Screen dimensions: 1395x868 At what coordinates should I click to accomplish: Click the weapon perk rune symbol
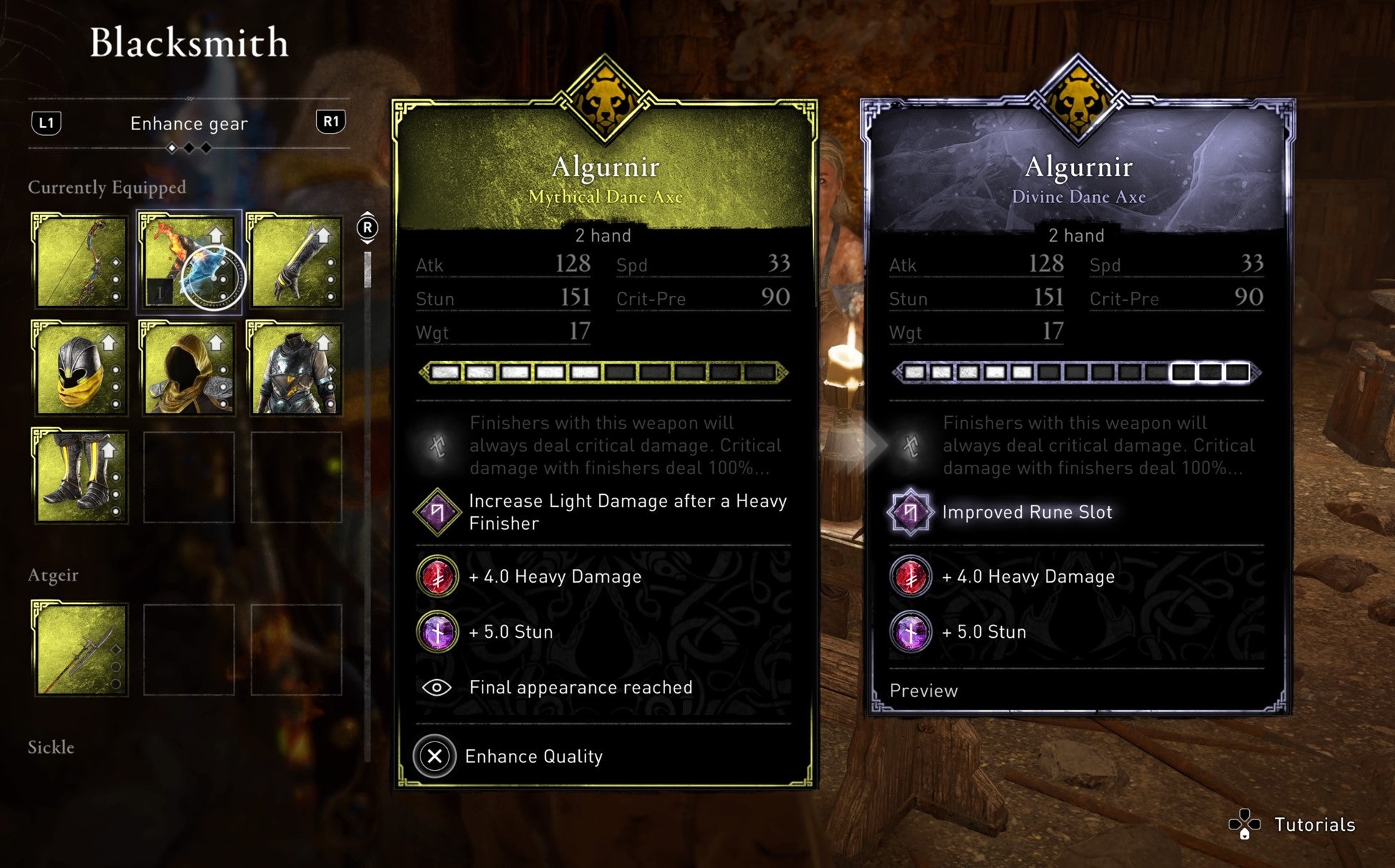(438, 445)
